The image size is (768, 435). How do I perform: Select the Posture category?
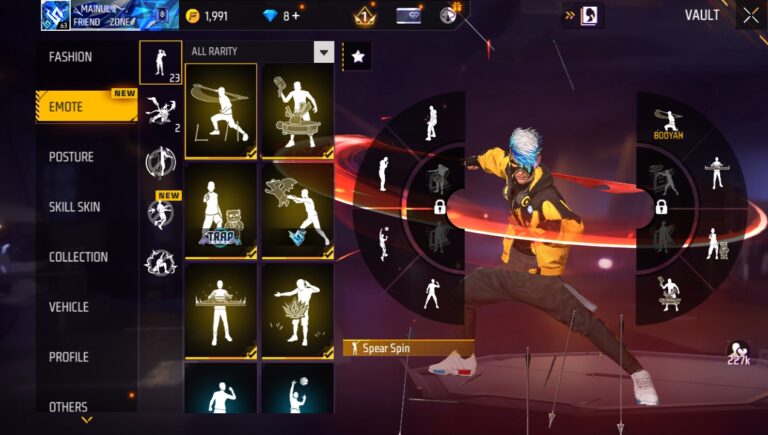pyautogui.click(x=71, y=157)
